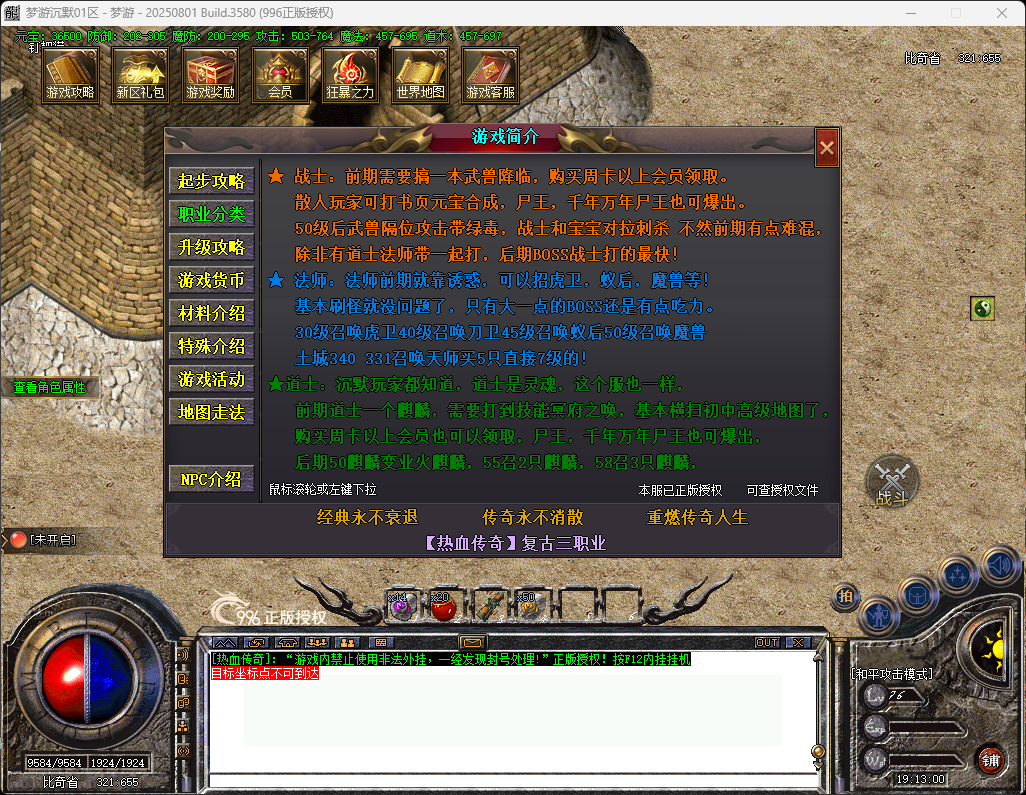1026x795 pixels.
Task: Open the 世界地图 world map
Action: point(420,75)
